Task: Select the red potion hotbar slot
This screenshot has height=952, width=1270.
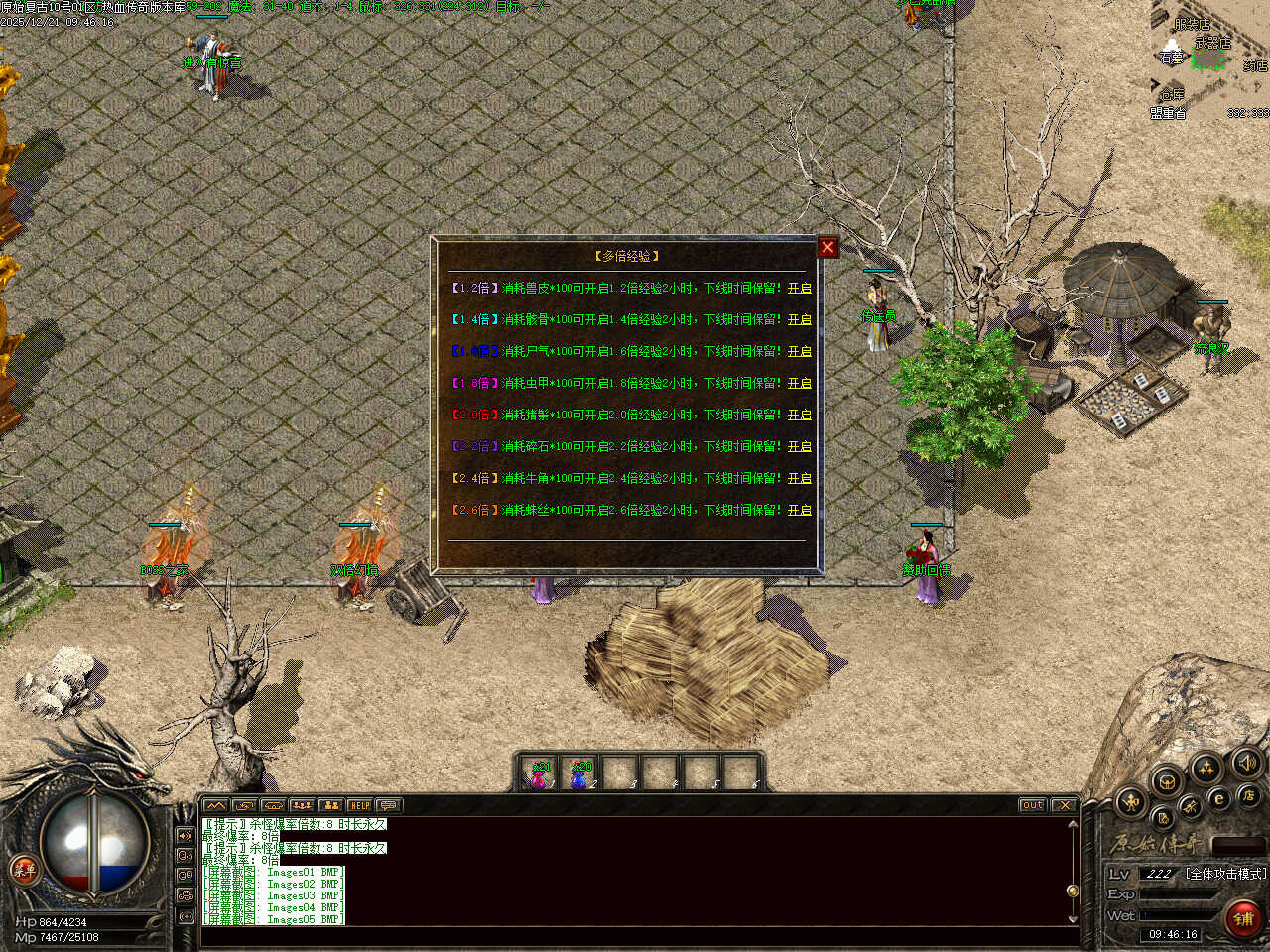Action: click(x=540, y=774)
